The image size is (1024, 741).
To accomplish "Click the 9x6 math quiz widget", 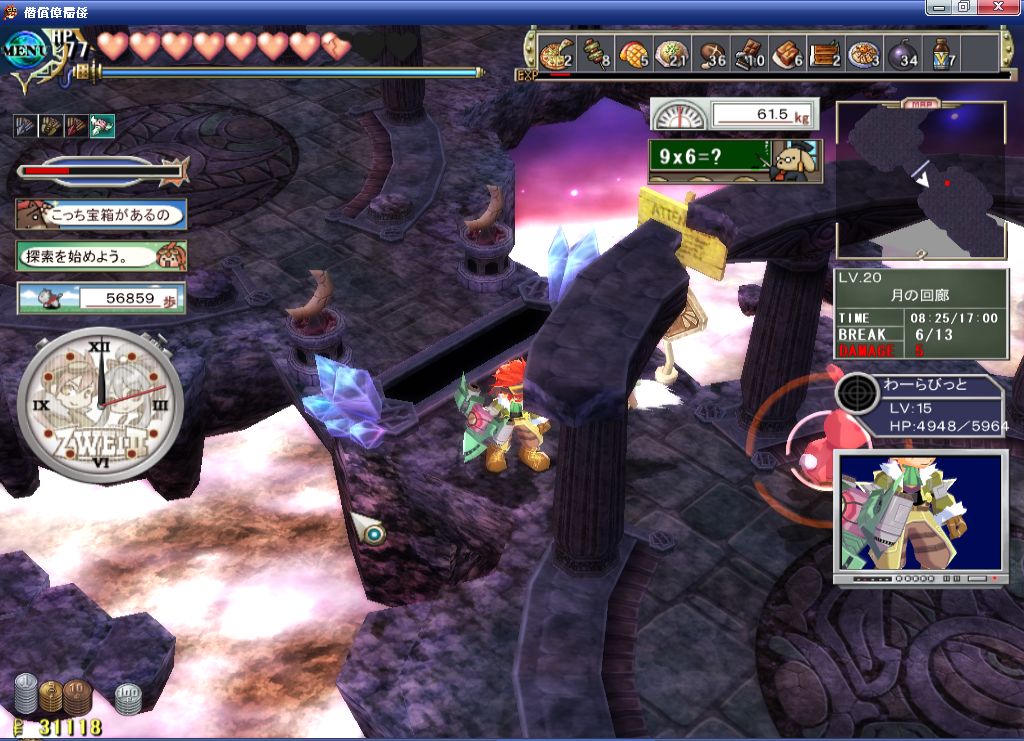I will pyautogui.click(x=734, y=159).
